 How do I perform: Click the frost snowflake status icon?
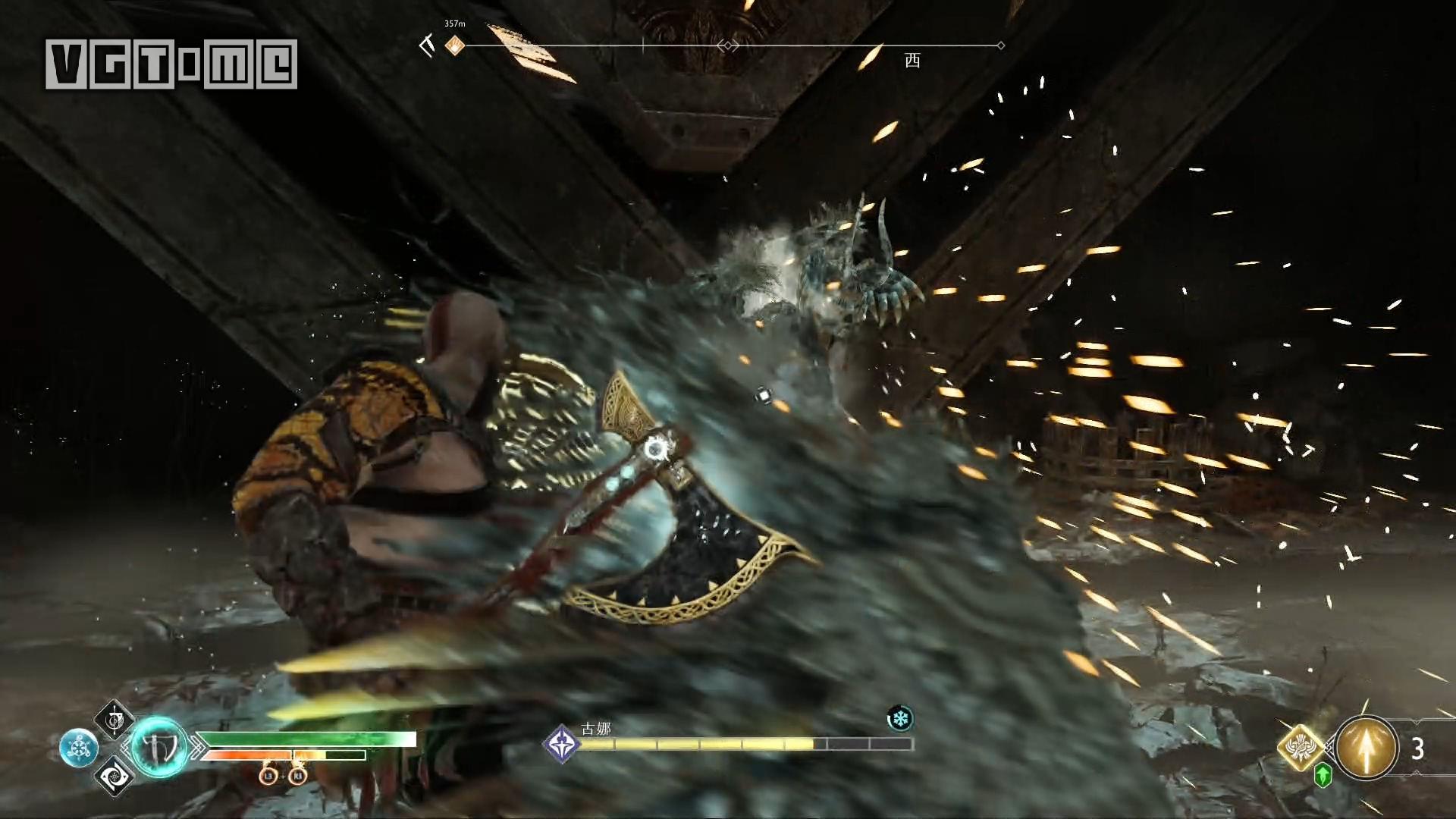coord(900,718)
